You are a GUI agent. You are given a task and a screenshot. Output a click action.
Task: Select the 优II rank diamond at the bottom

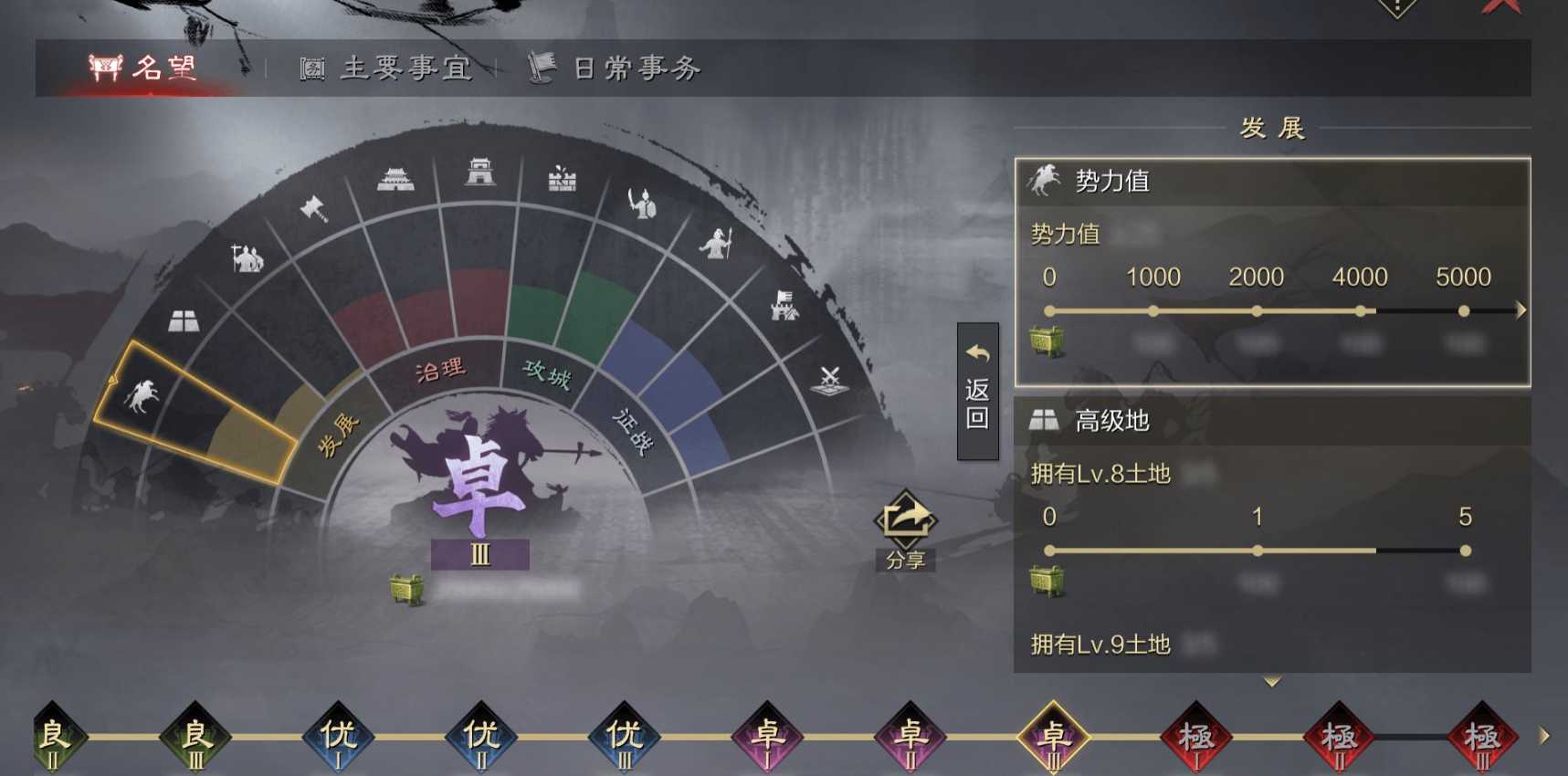(479, 735)
